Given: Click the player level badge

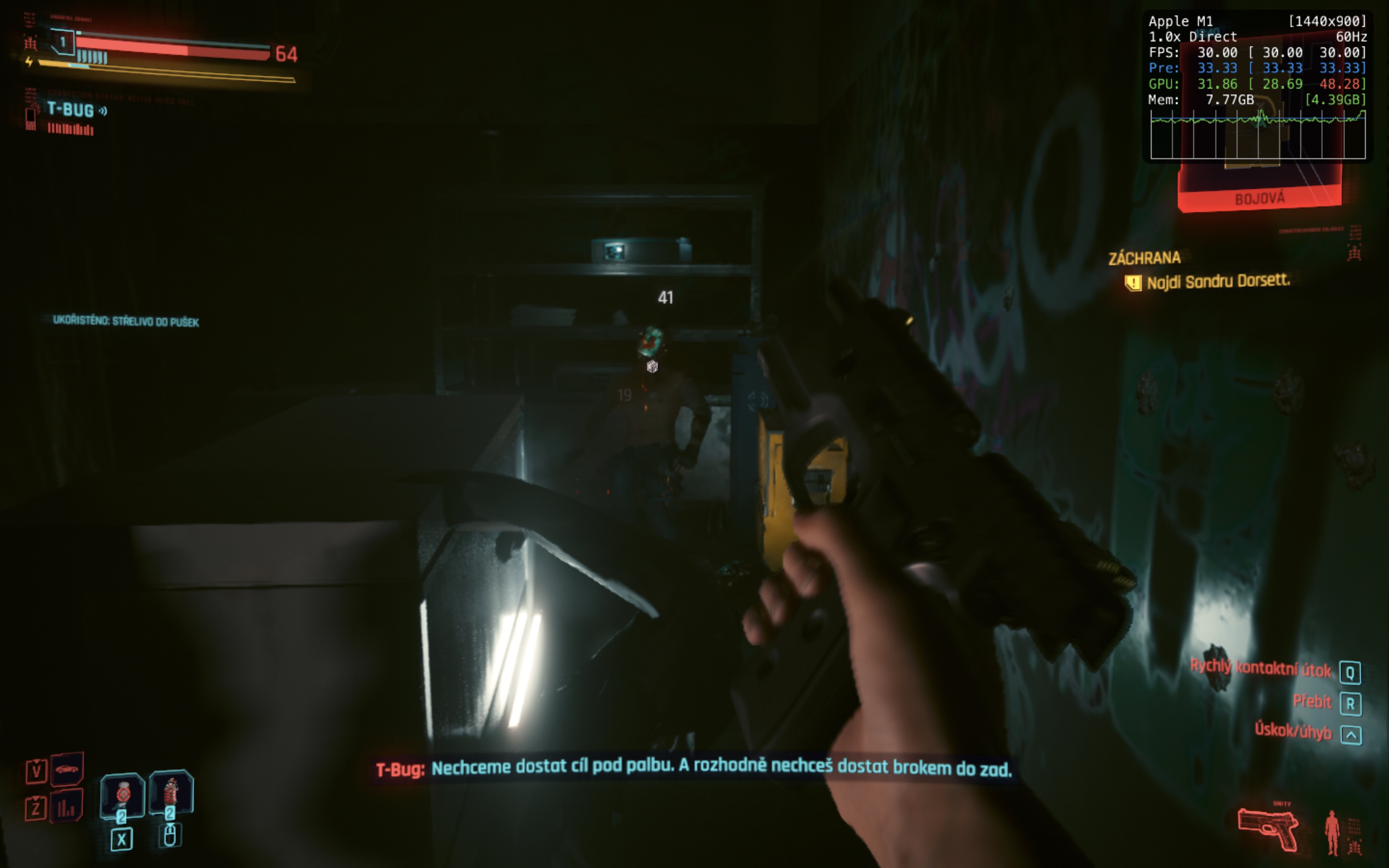Looking at the screenshot, I should [x=63, y=42].
